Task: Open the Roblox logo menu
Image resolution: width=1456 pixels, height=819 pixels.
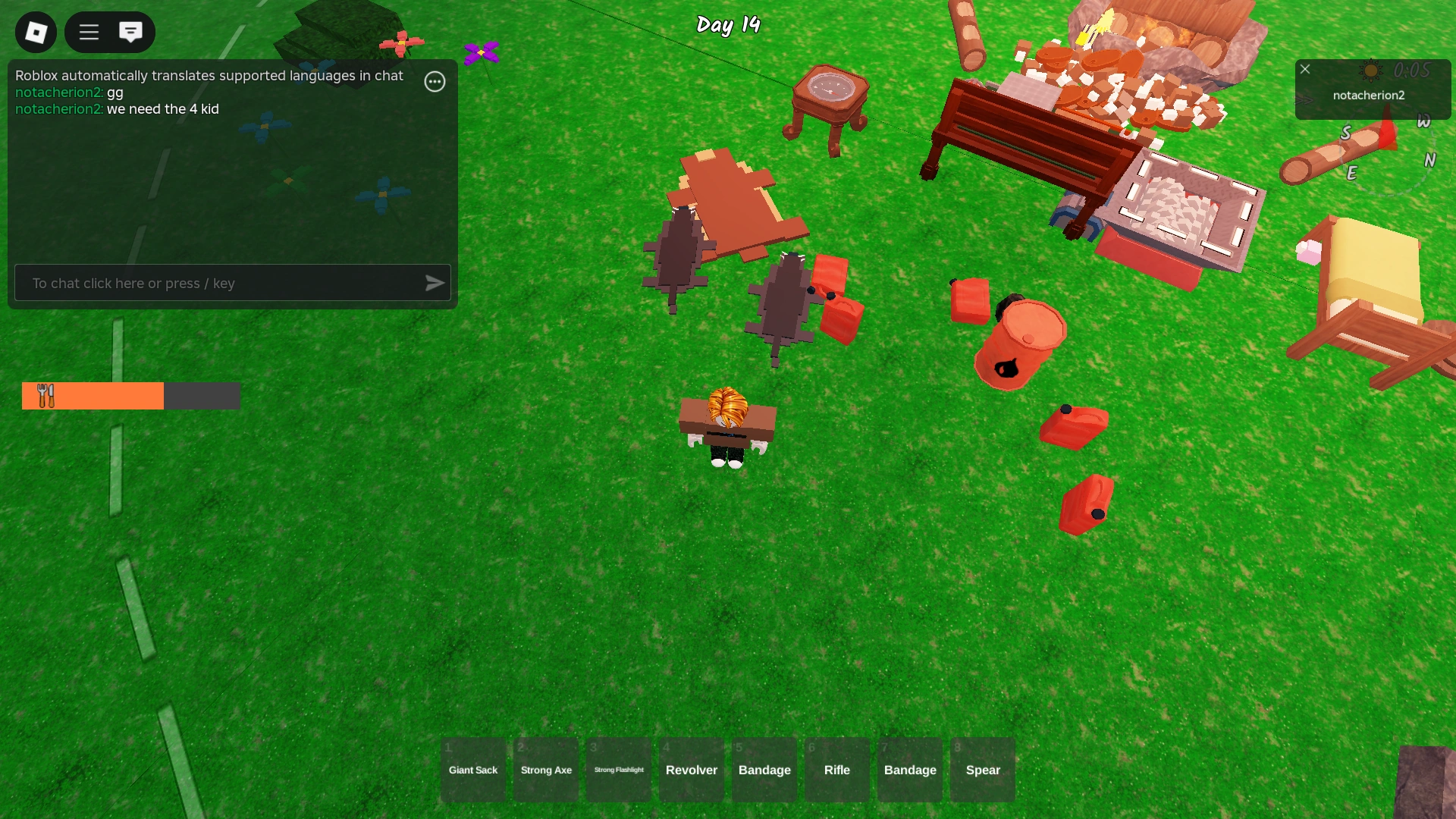Action: pos(36,33)
